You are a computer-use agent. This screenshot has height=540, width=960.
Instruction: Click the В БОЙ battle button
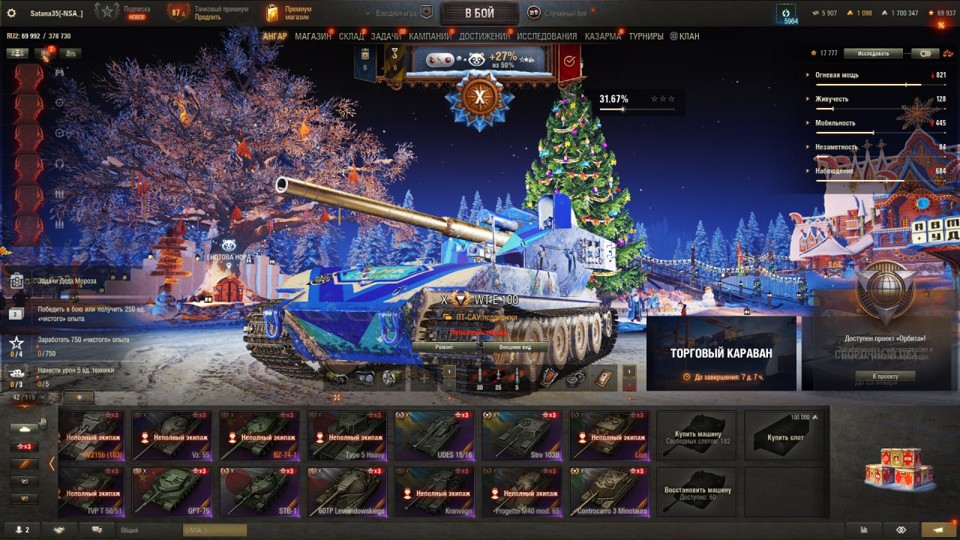tap(479, 13)
